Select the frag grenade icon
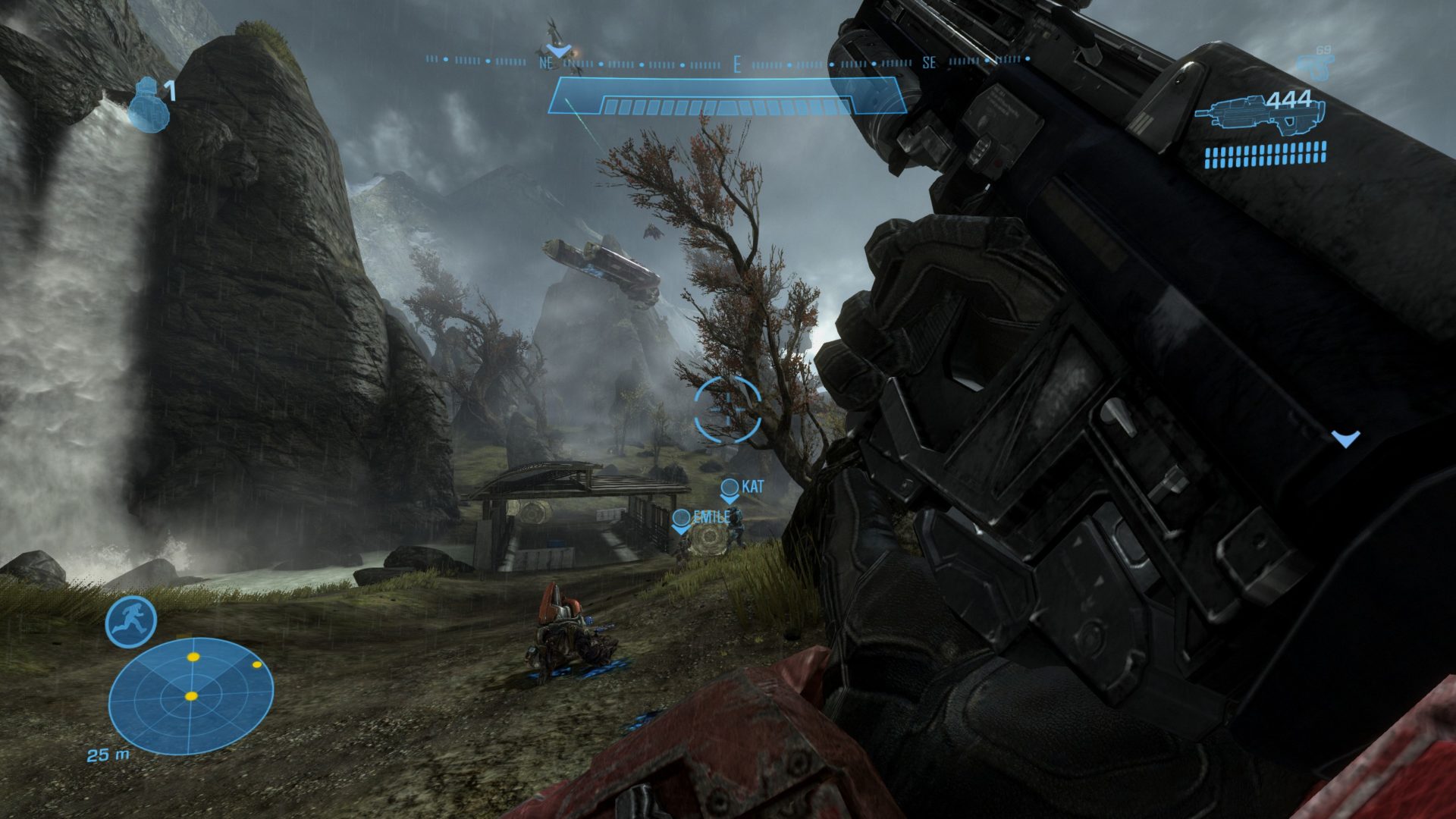This screenshot has width=1456, height=819. click(x=147, y=106)
